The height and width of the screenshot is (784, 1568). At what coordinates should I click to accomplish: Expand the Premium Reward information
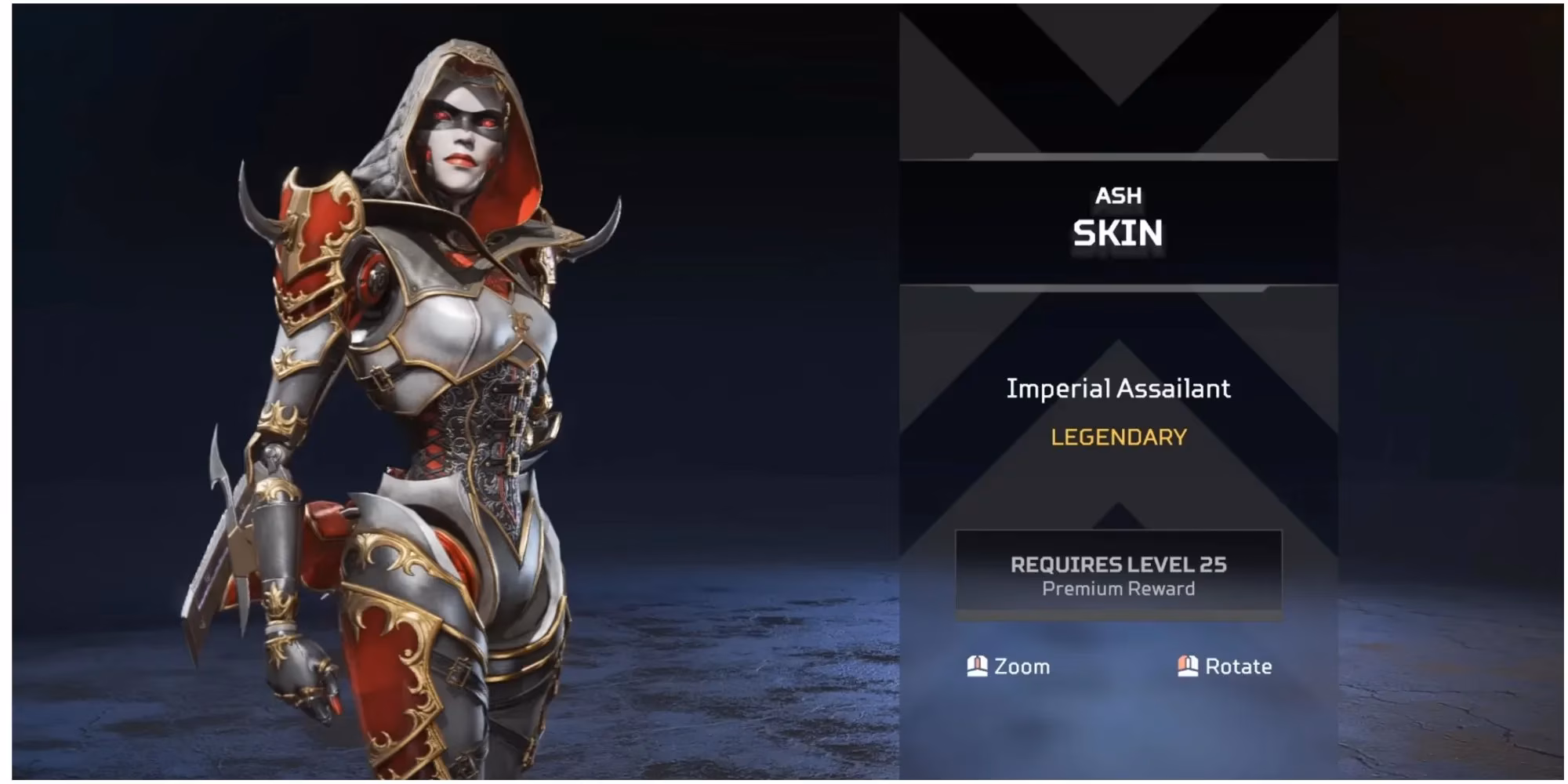[1120, 590]
